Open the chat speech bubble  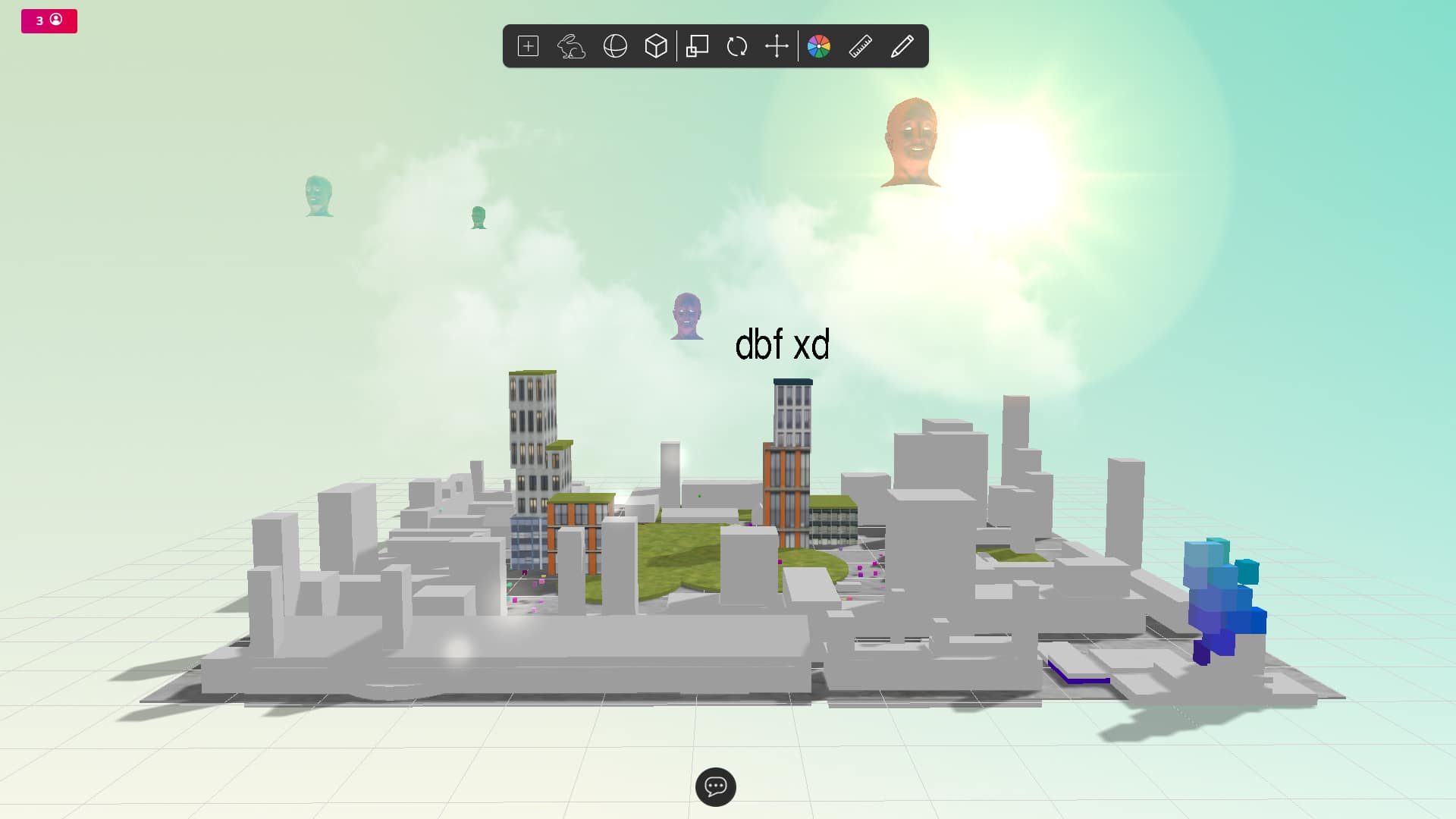(x=715, y=786)
